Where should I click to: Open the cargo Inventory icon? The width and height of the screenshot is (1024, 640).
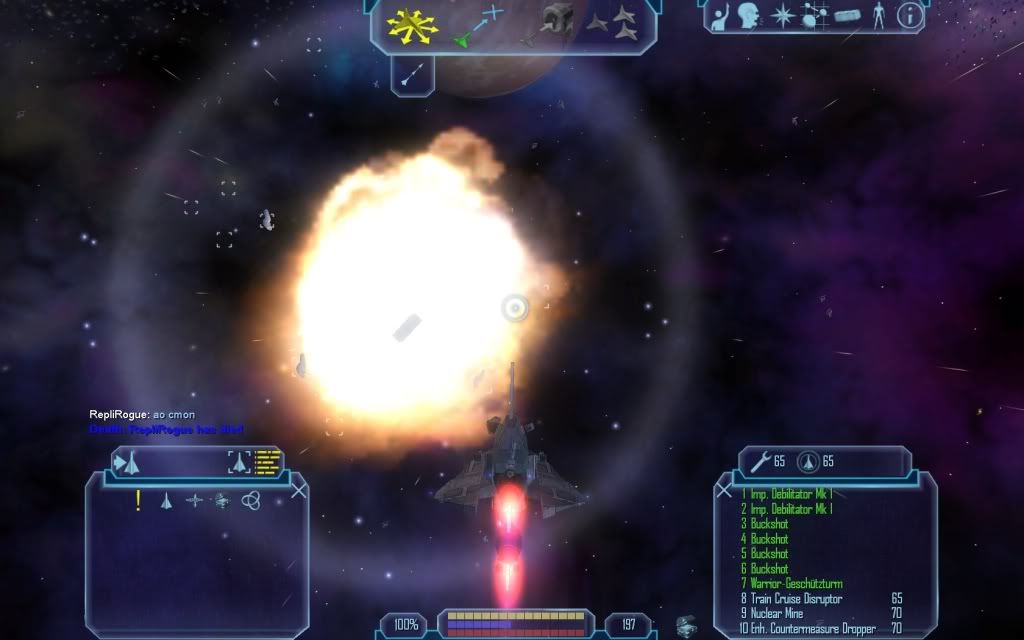click(846, 16)
